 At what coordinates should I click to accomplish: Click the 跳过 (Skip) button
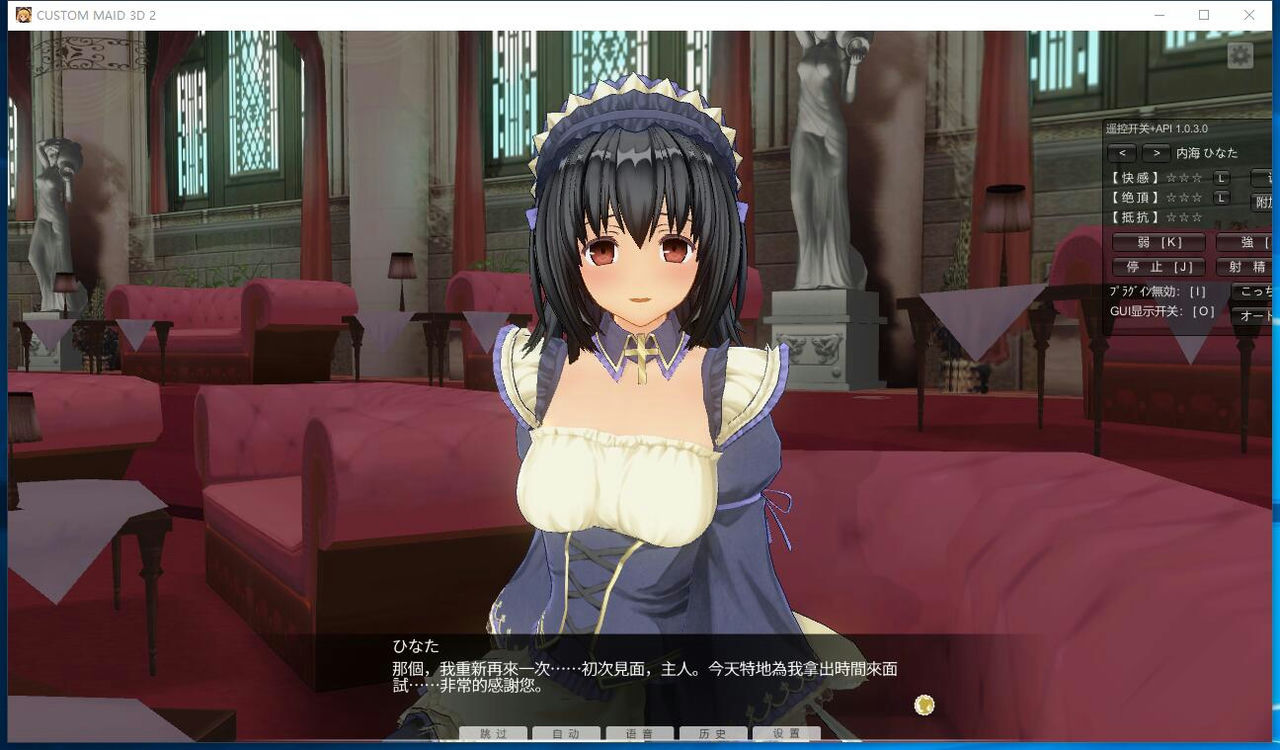click(493, 733)
